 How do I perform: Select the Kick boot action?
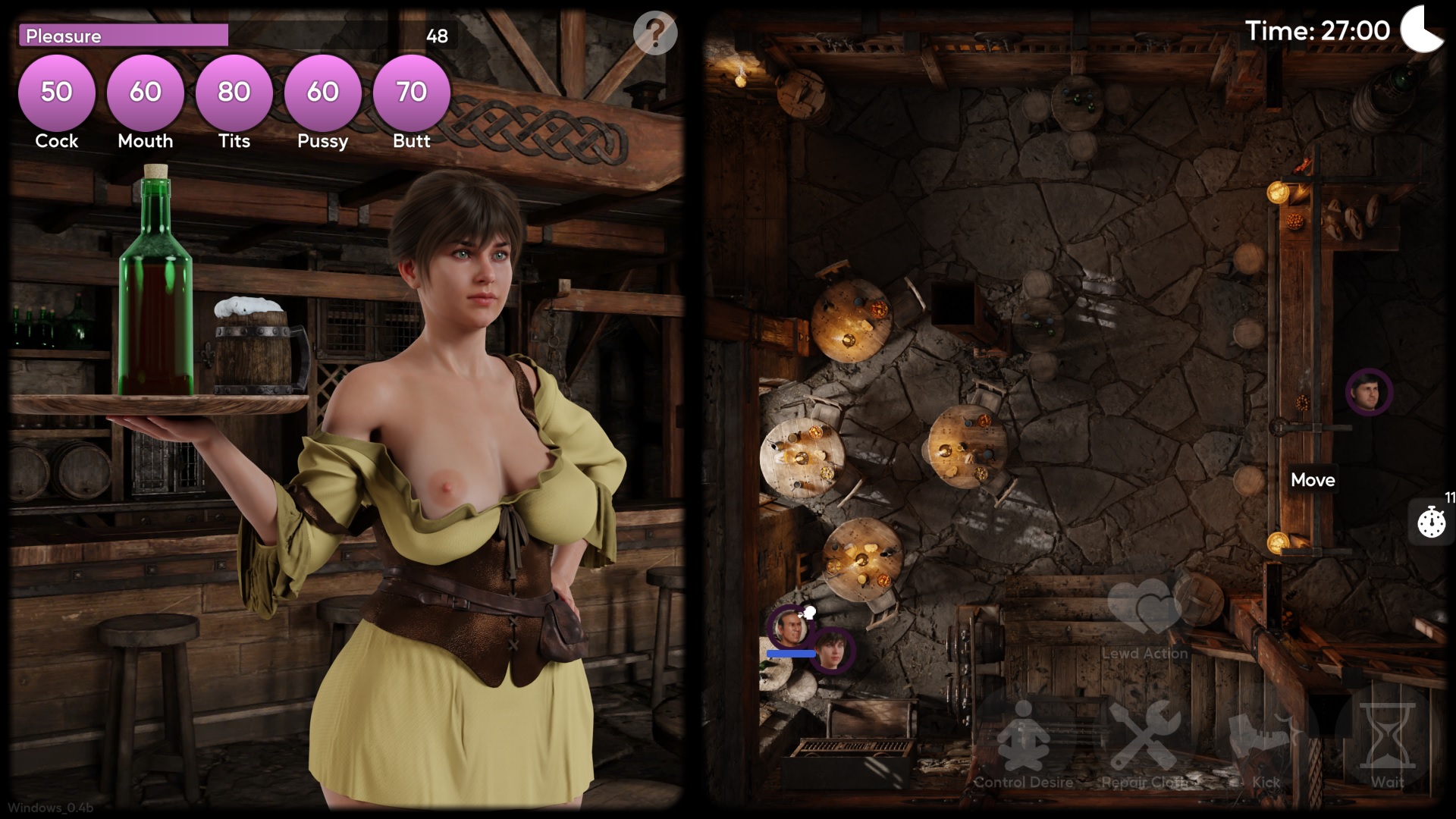coord(1264,739)
